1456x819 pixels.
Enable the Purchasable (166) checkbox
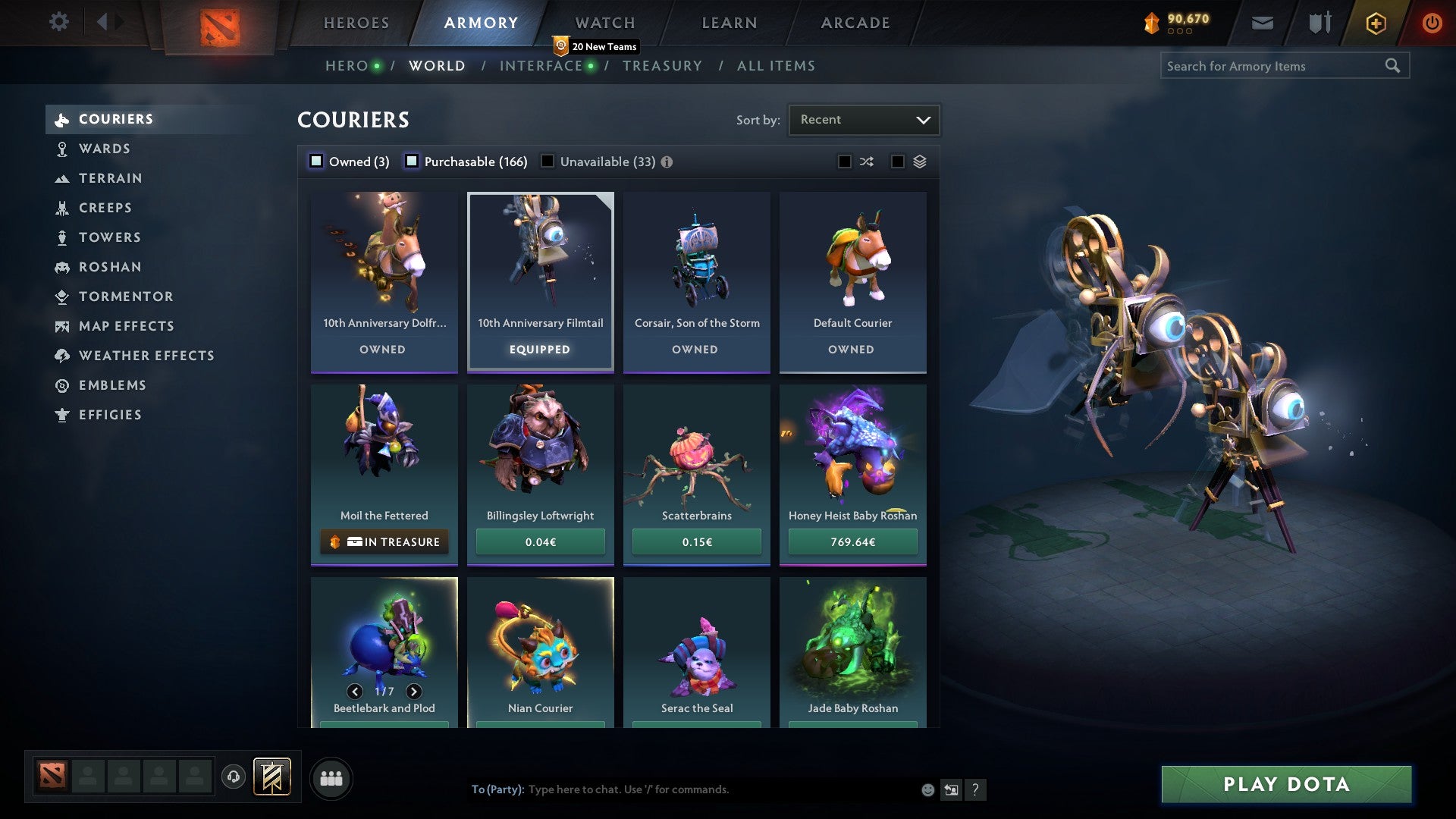[x=413, y=161]
